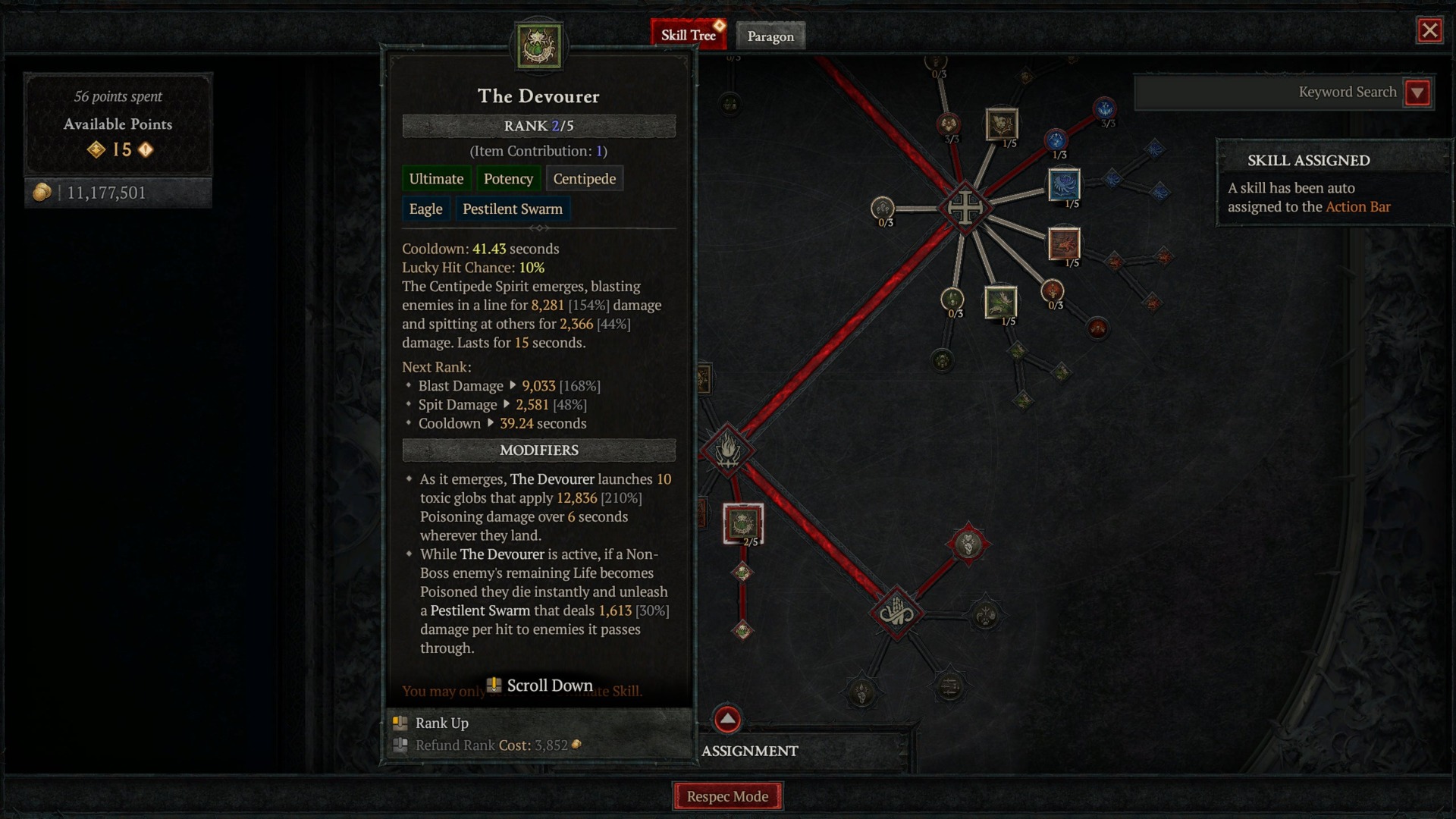Pick the orange skill node ranked 1/5
The width and height of the screenshot is (1456, 819).
(1063, 244)
